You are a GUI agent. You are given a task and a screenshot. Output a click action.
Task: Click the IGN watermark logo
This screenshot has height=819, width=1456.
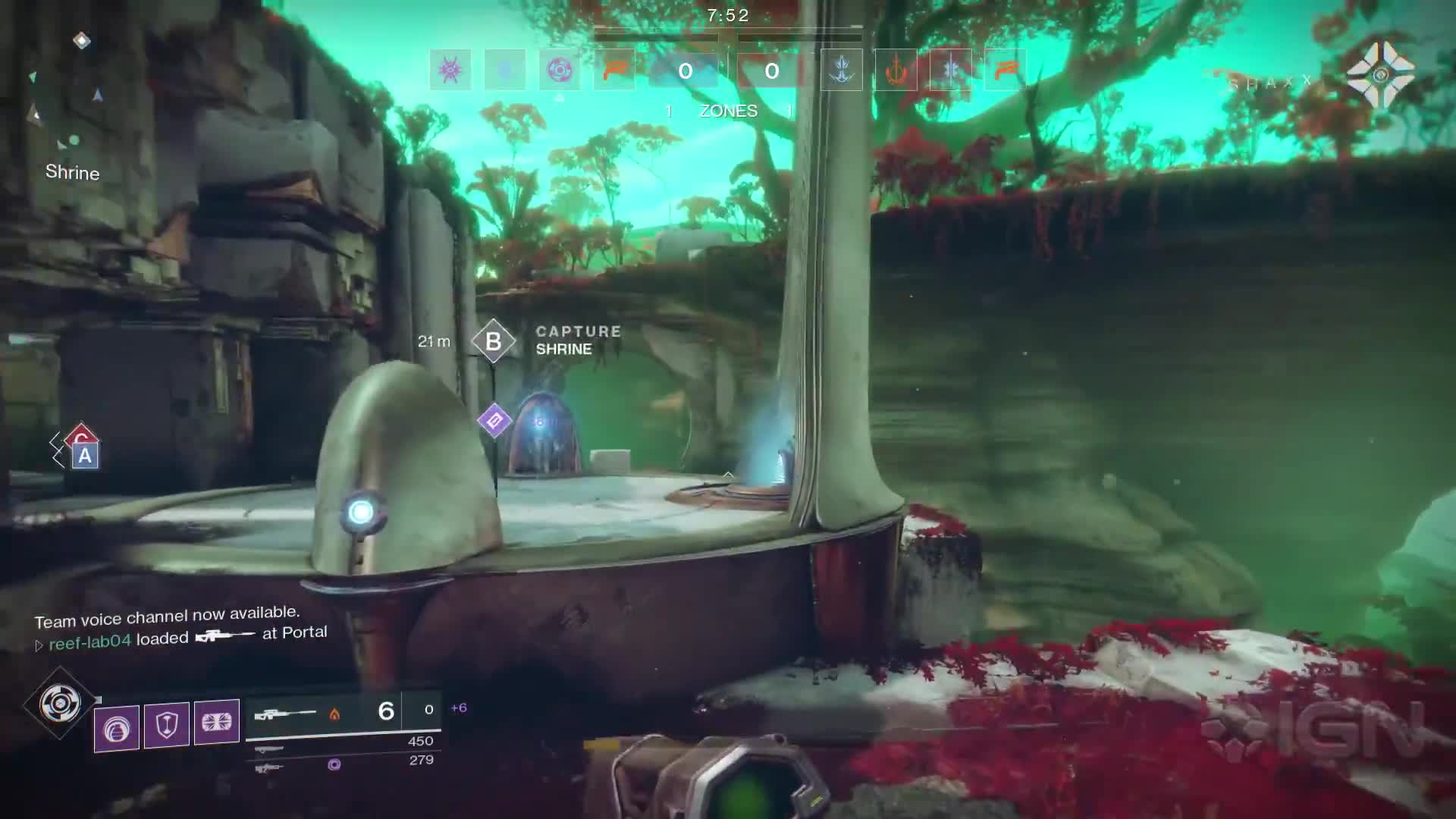point(1317,730)
